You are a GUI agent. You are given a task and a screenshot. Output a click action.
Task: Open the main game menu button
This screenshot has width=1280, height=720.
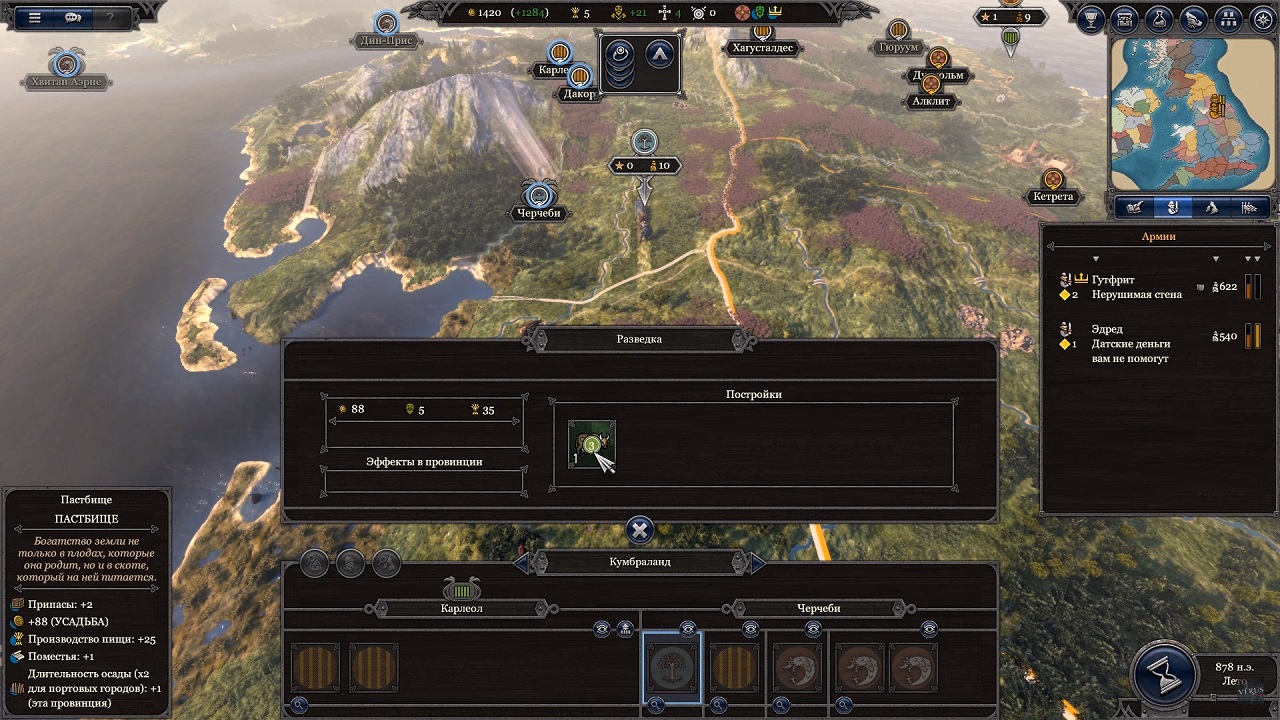35,17
